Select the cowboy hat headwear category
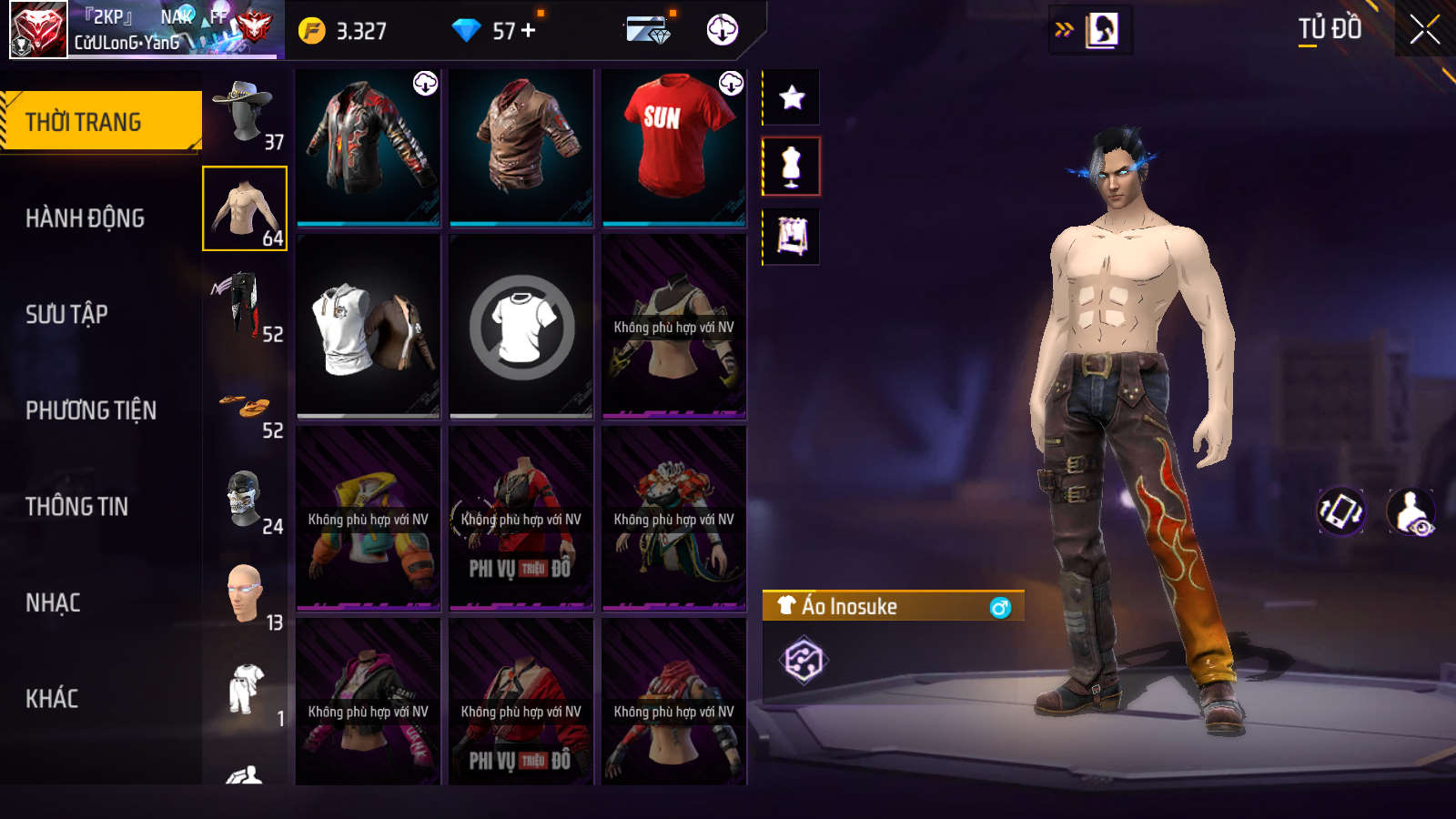1456x819 pixels. [x=244, y=113]
